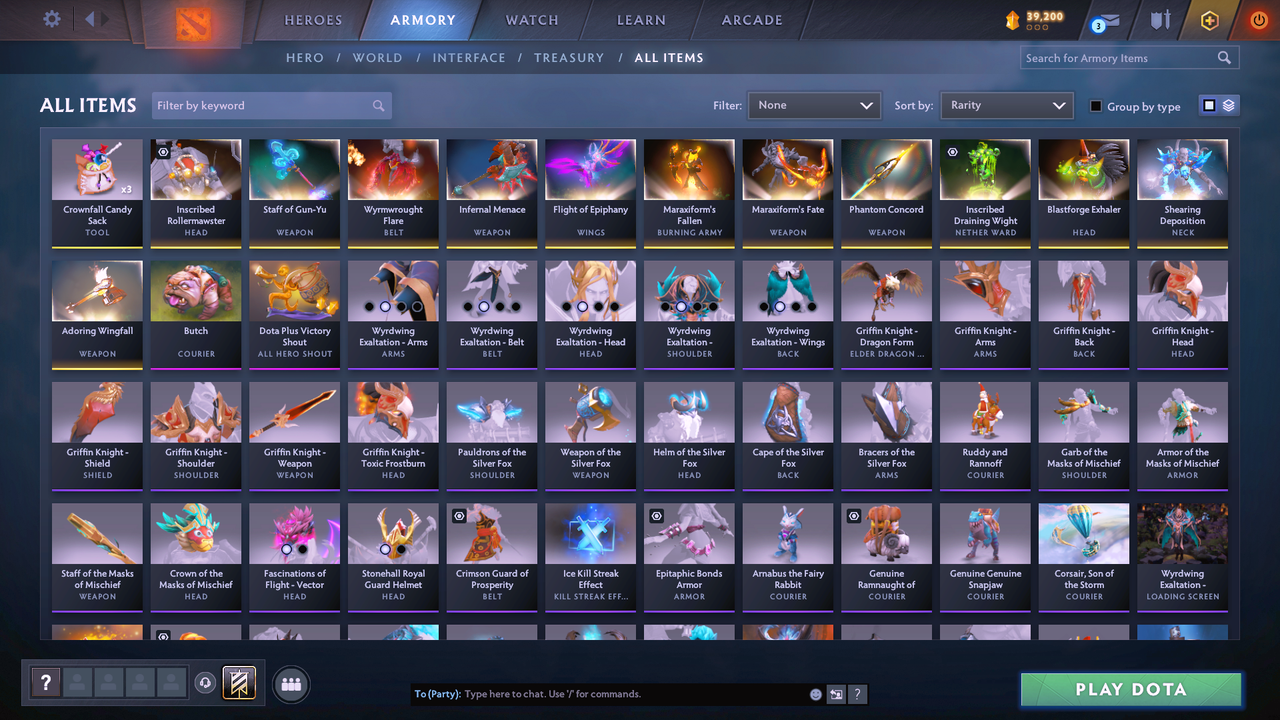Screen dimensions: 1280x720
Task: Click the voice chat headphone icon near party slots
Action: tap(207, 683)
